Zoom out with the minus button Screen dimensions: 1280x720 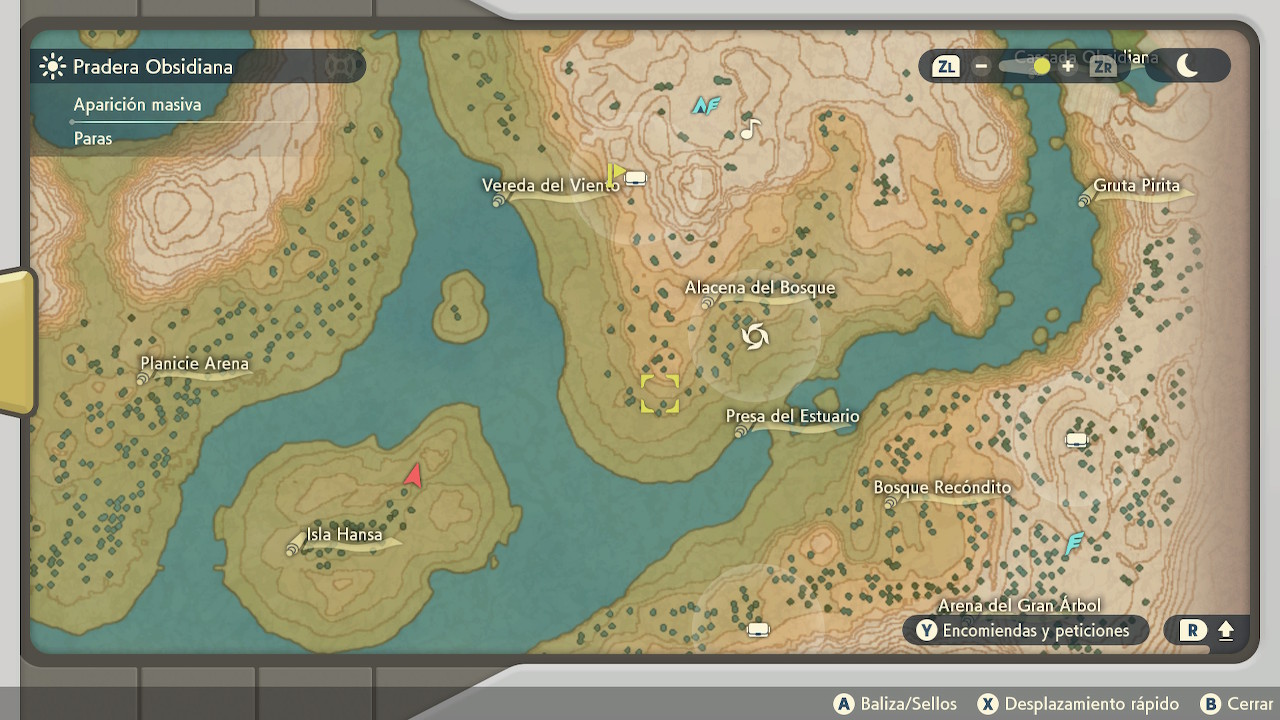981,67
